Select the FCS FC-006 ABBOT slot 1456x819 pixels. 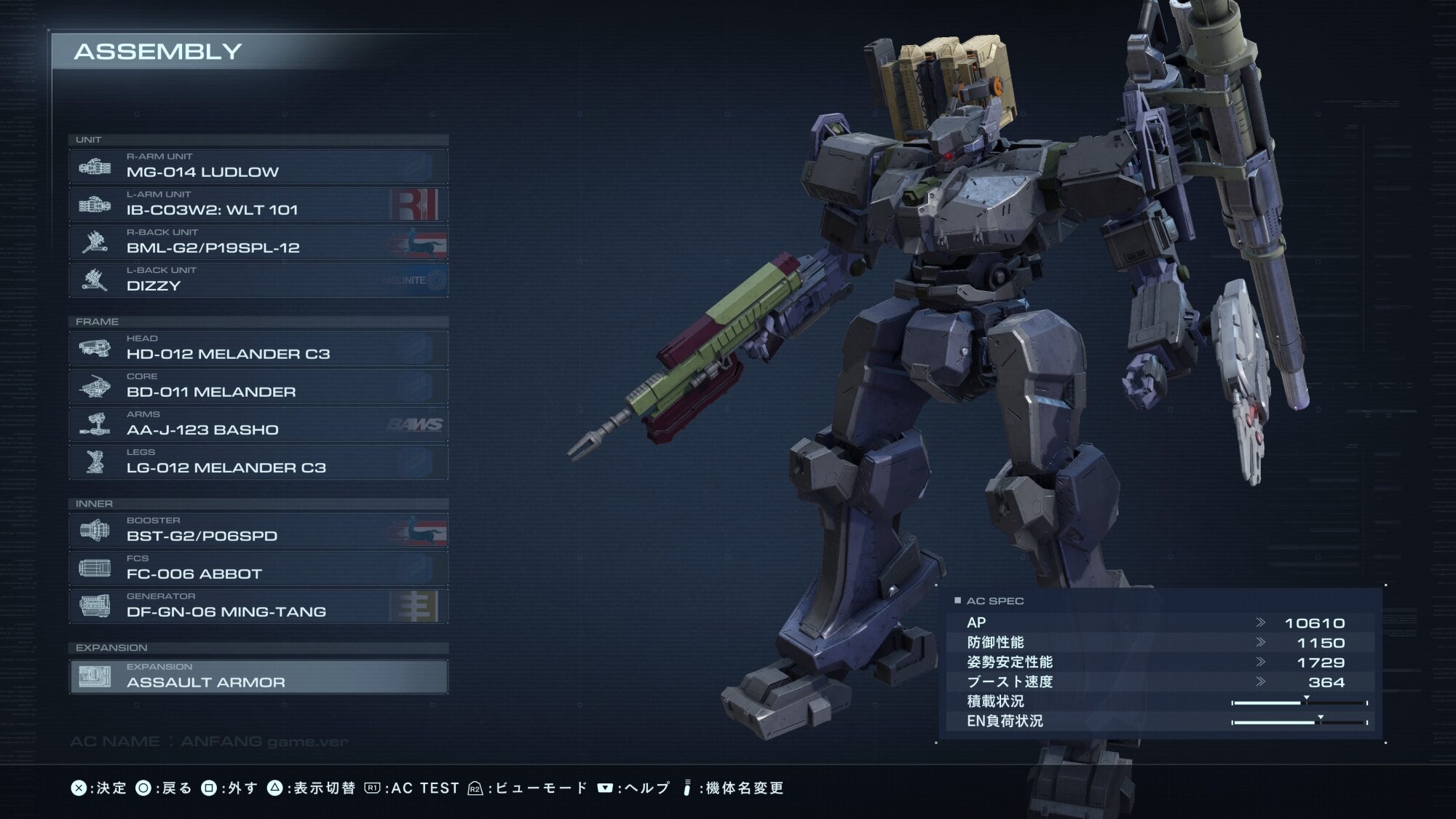click(x=258, y=569)
